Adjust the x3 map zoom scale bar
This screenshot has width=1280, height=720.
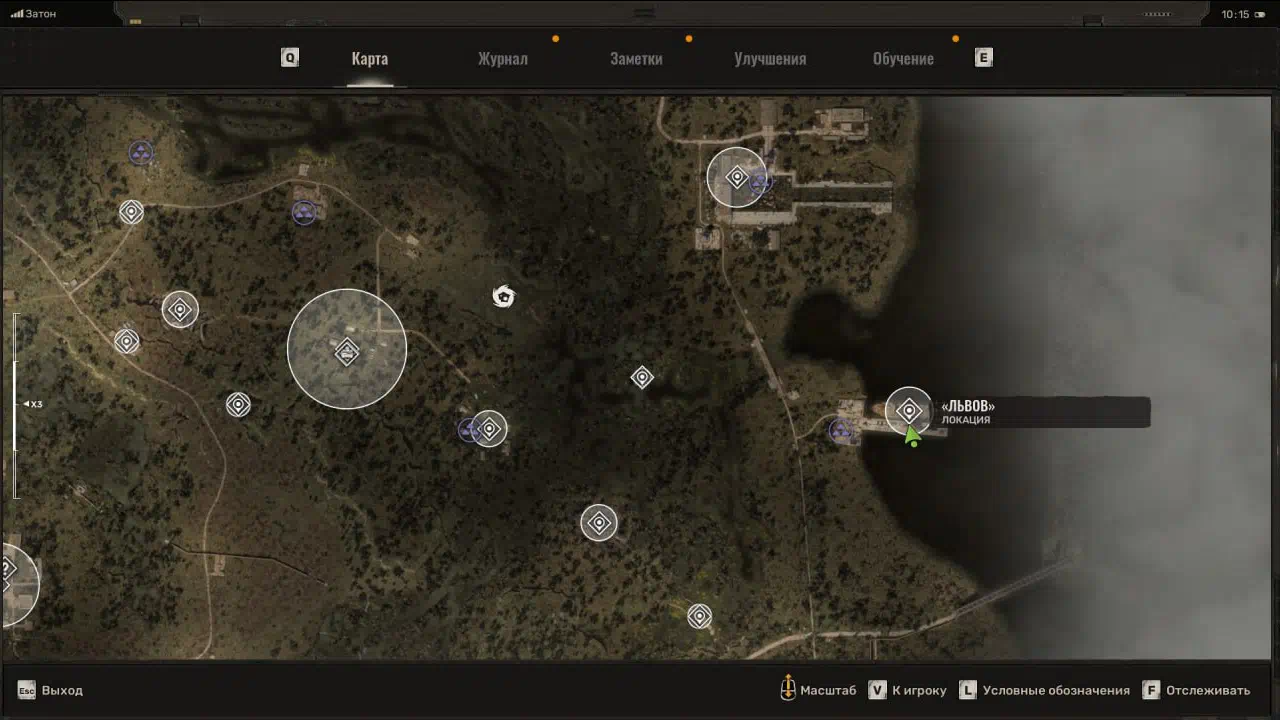pos(16,404)
